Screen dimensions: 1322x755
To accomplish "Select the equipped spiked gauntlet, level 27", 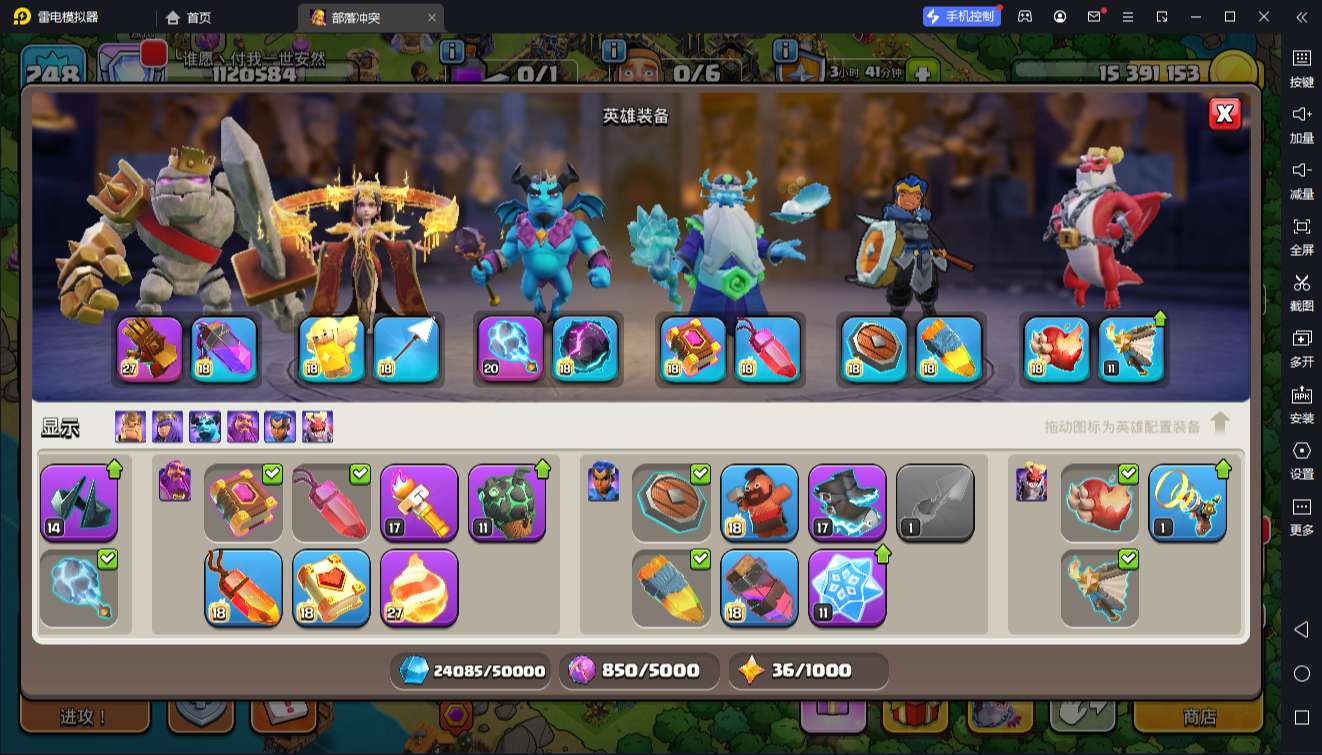I will click(150, 349).
